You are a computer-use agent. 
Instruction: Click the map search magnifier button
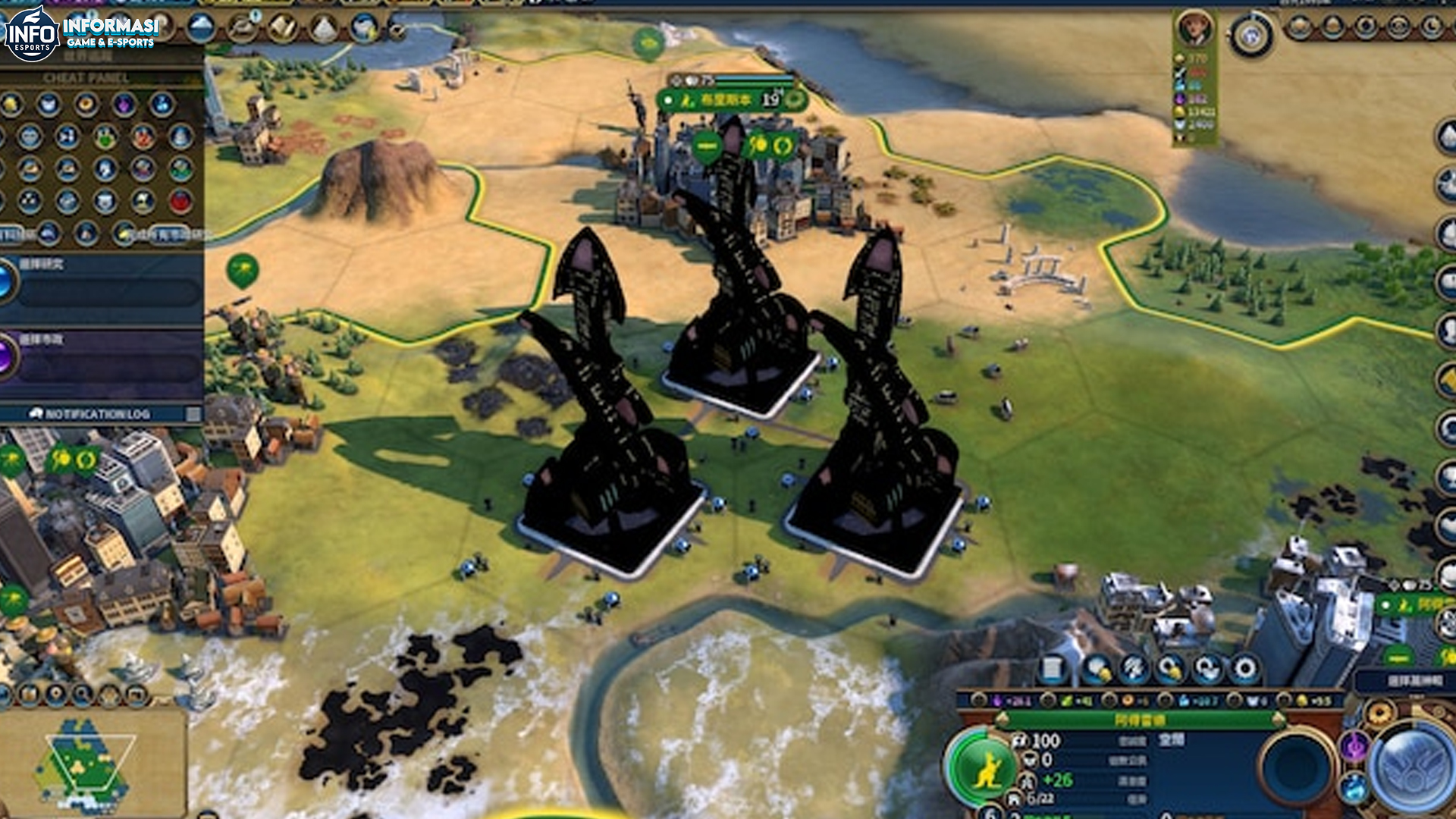[82, 693]
